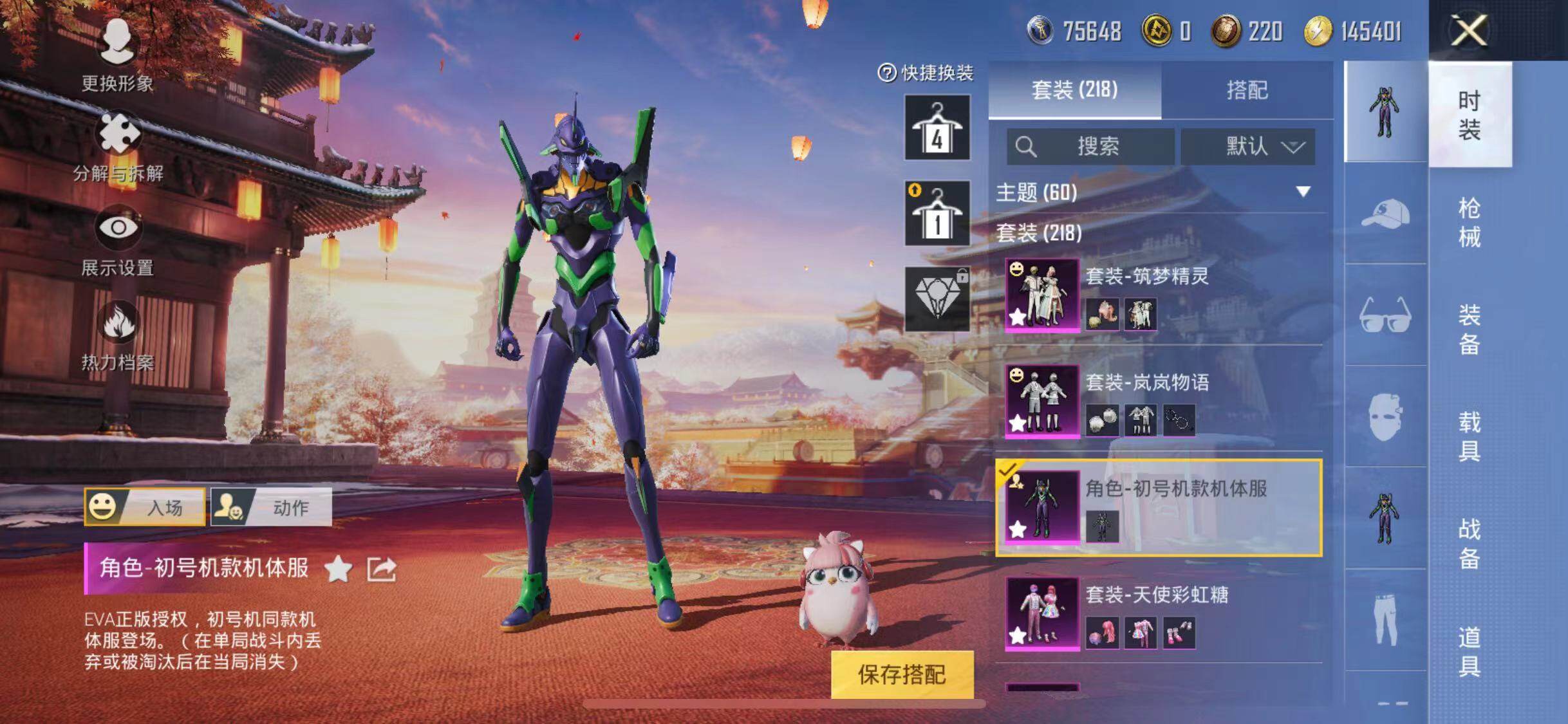
Task: Select the 动作 action button
Action: (272, 507)
